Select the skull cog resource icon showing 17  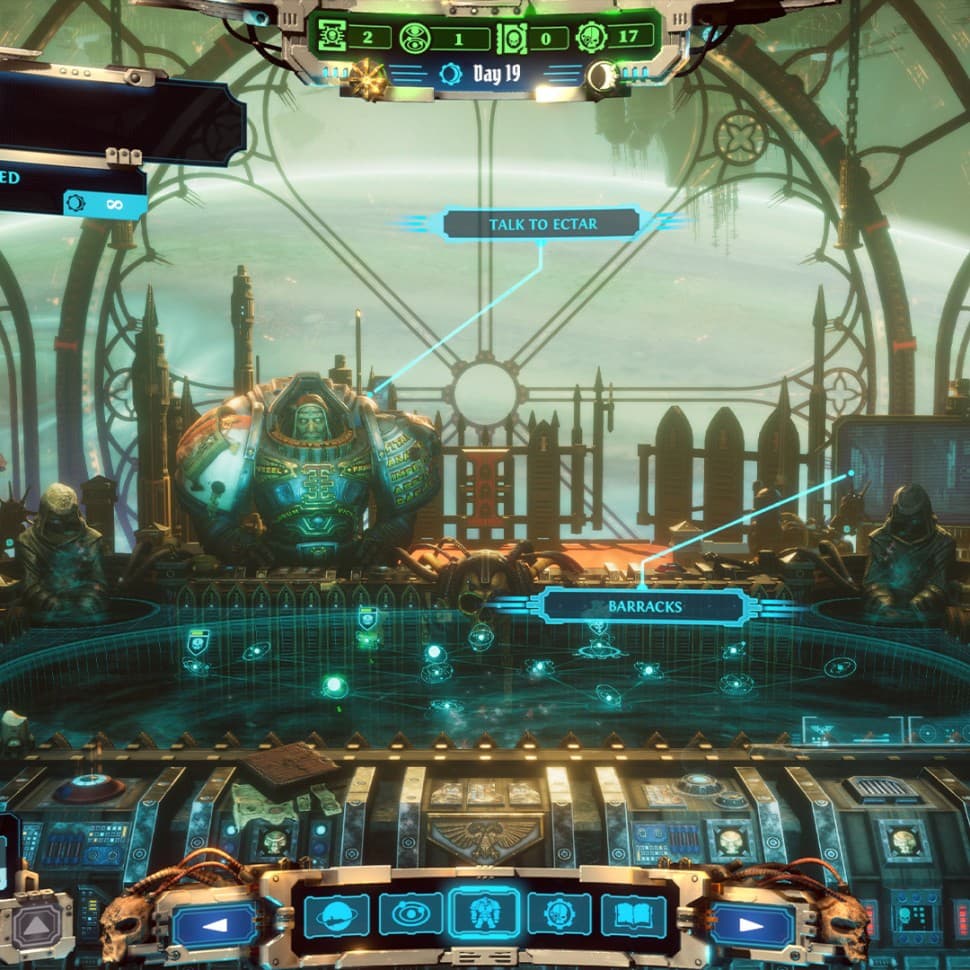coord(591,38)
